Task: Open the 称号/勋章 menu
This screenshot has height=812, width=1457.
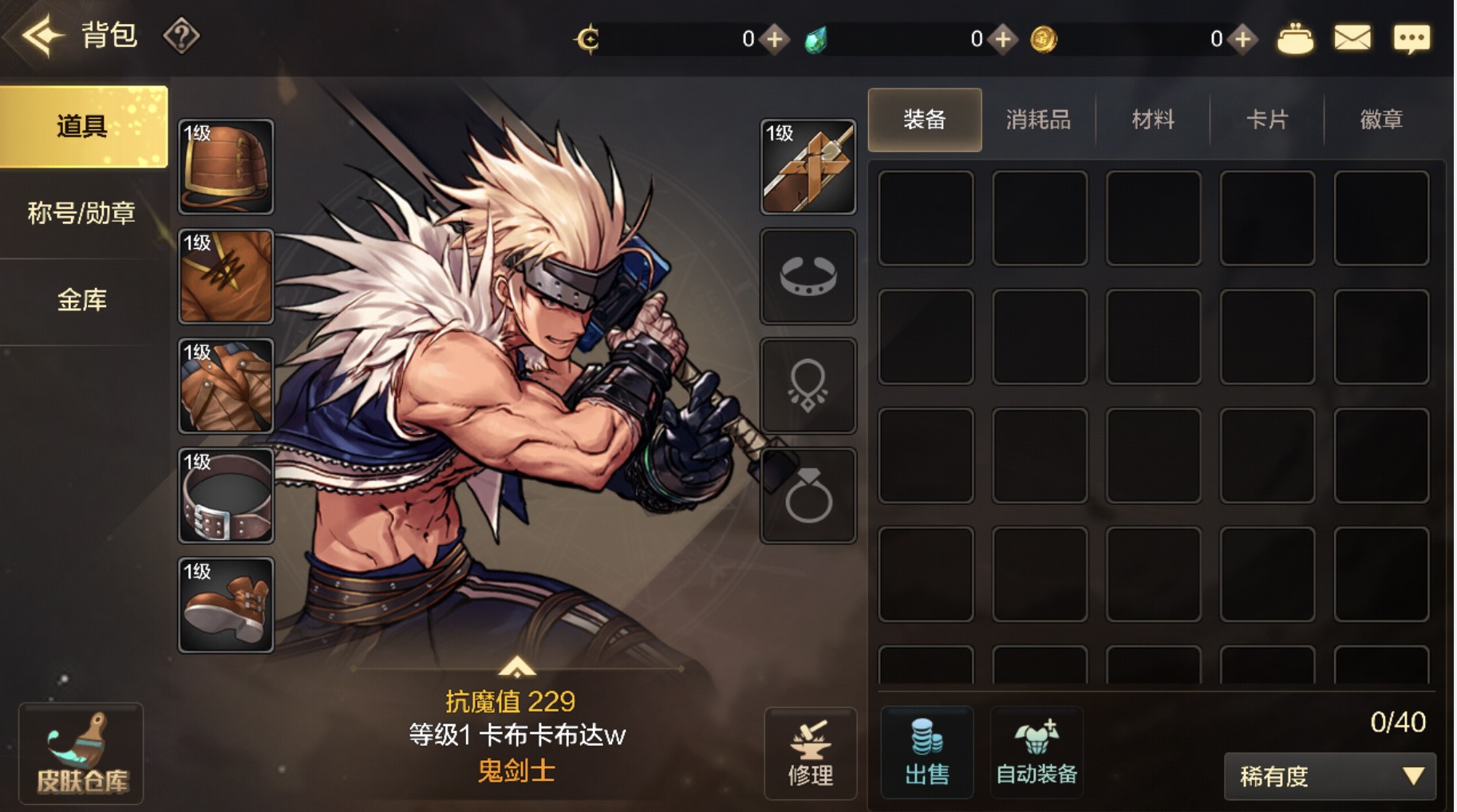Action: (x=82, y=213)
